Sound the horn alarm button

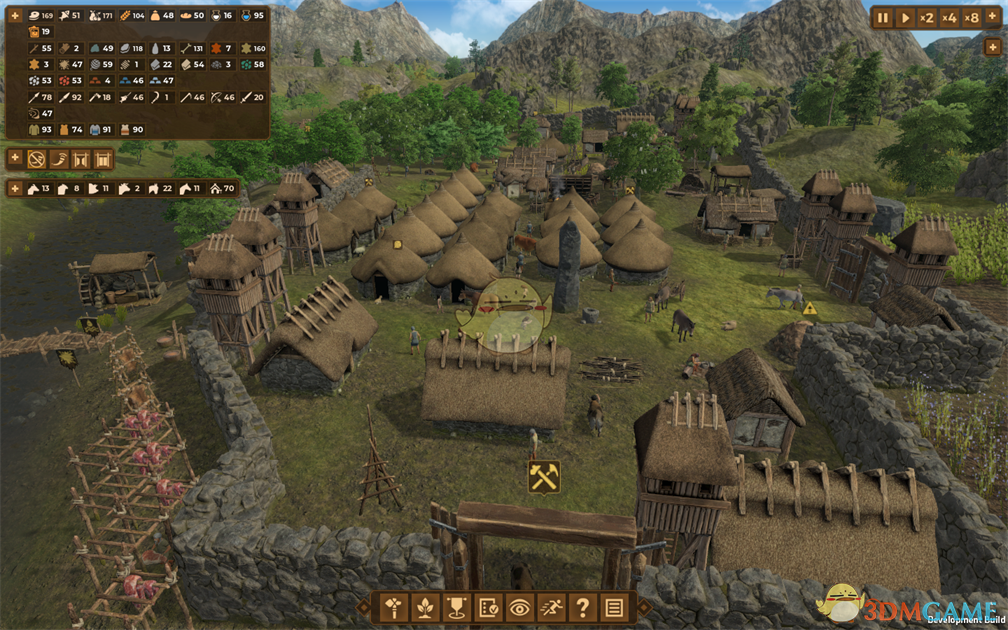pyautogui.click(x=59, y=159)
